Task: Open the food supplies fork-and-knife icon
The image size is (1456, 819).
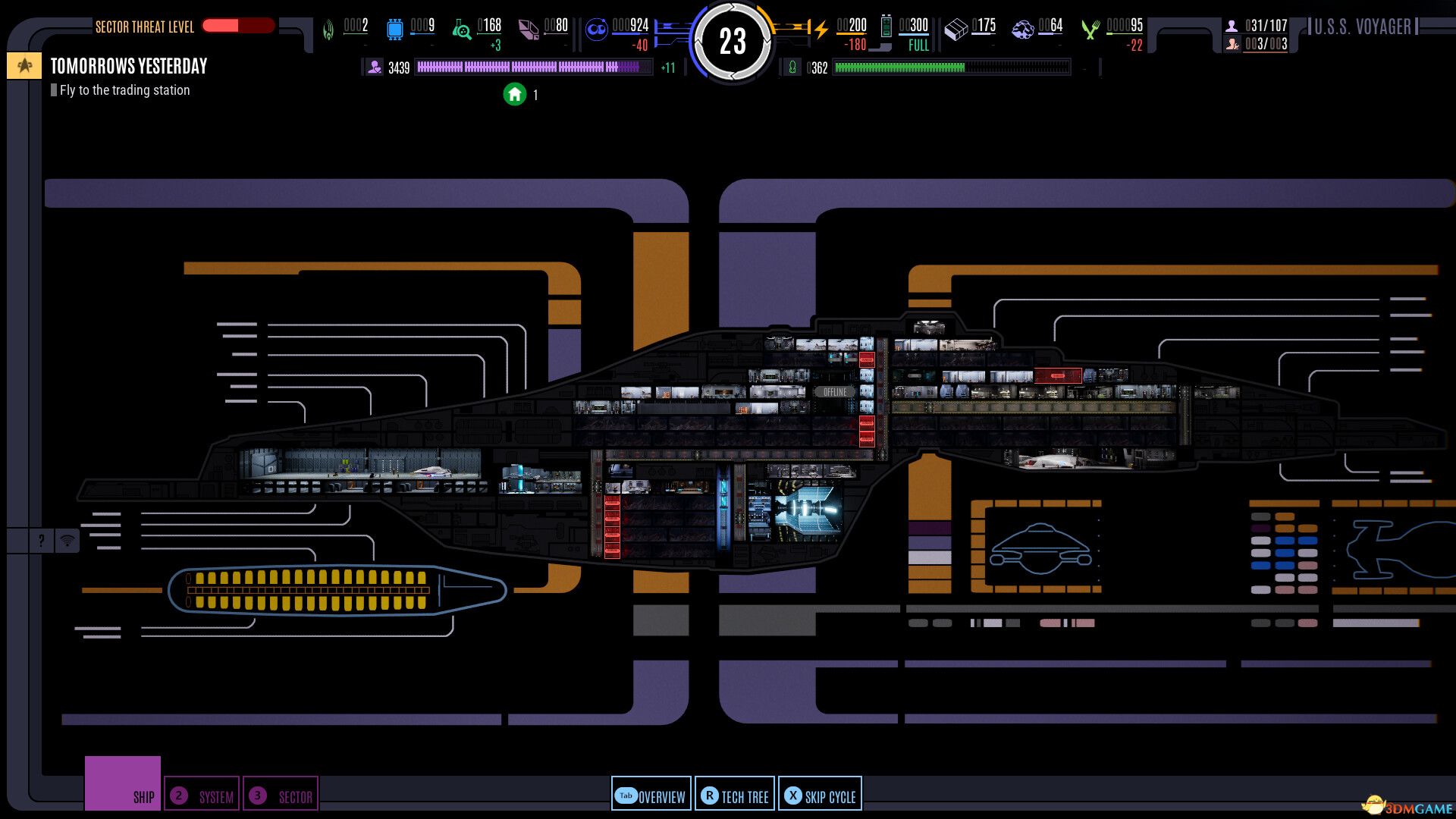Action: pos(1090,29)
